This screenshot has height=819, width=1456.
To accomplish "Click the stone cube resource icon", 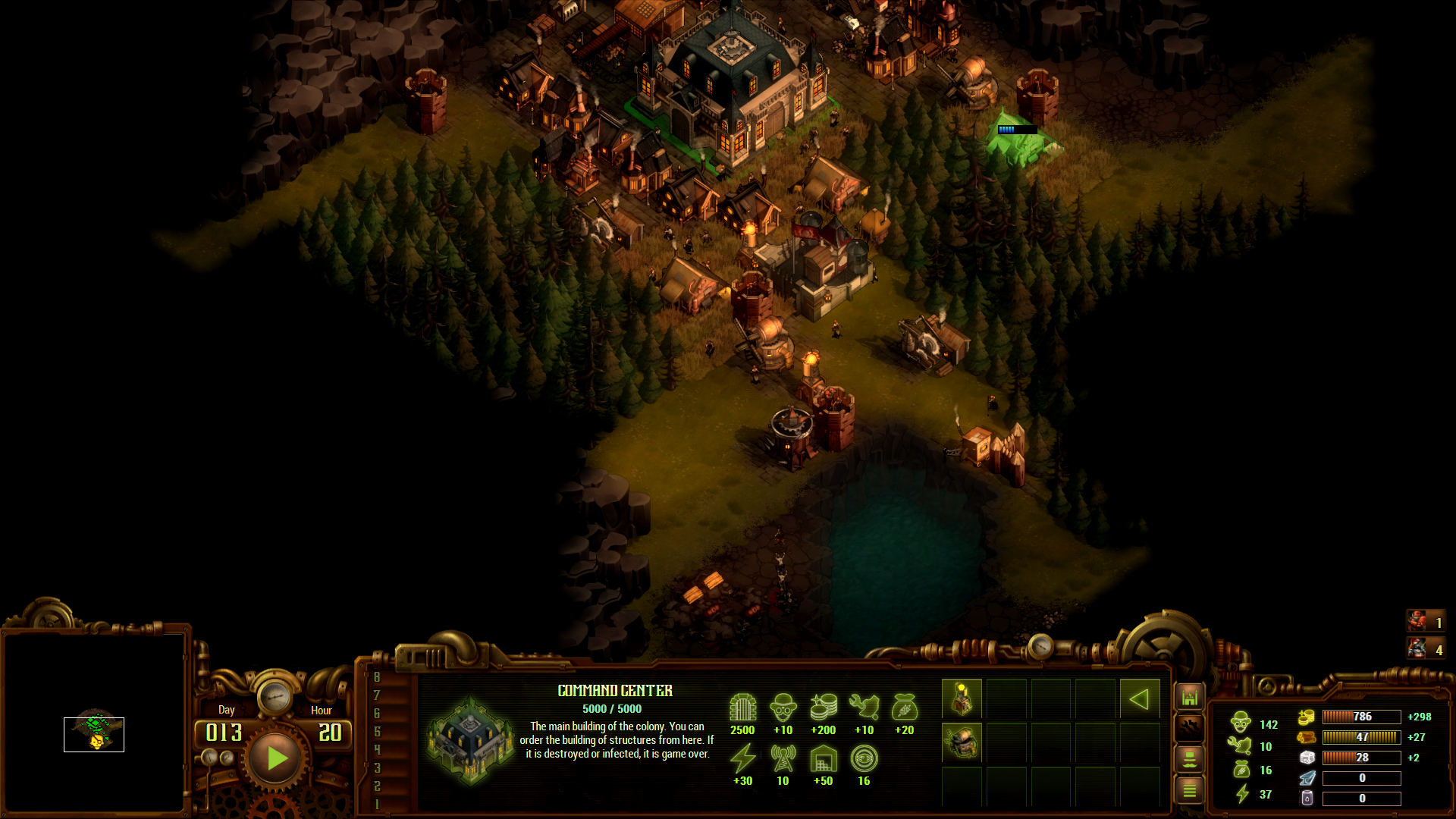I will (1306, 758).
